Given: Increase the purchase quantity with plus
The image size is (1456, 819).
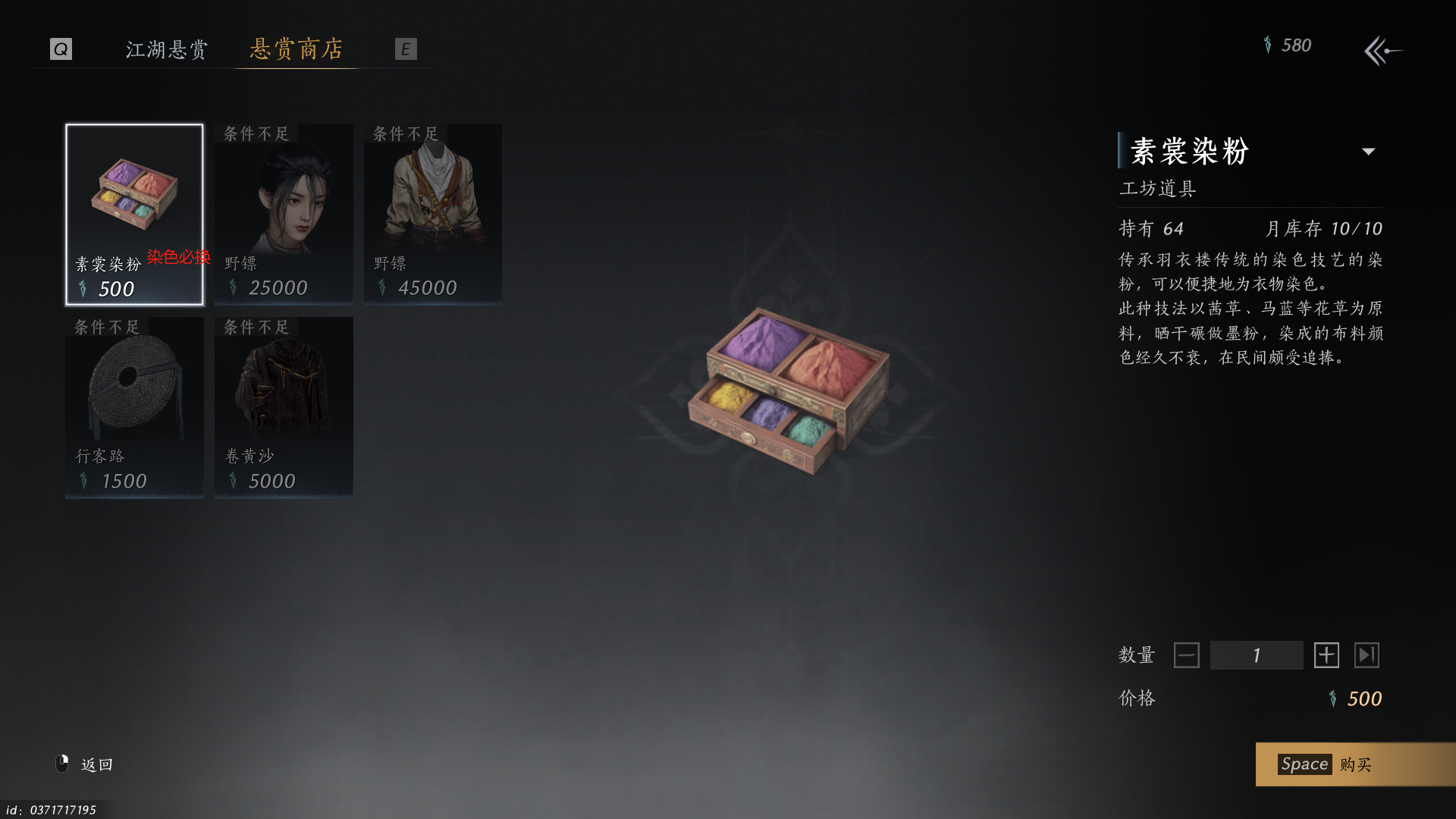Looking at the screenshot, I should [1326, 655].
